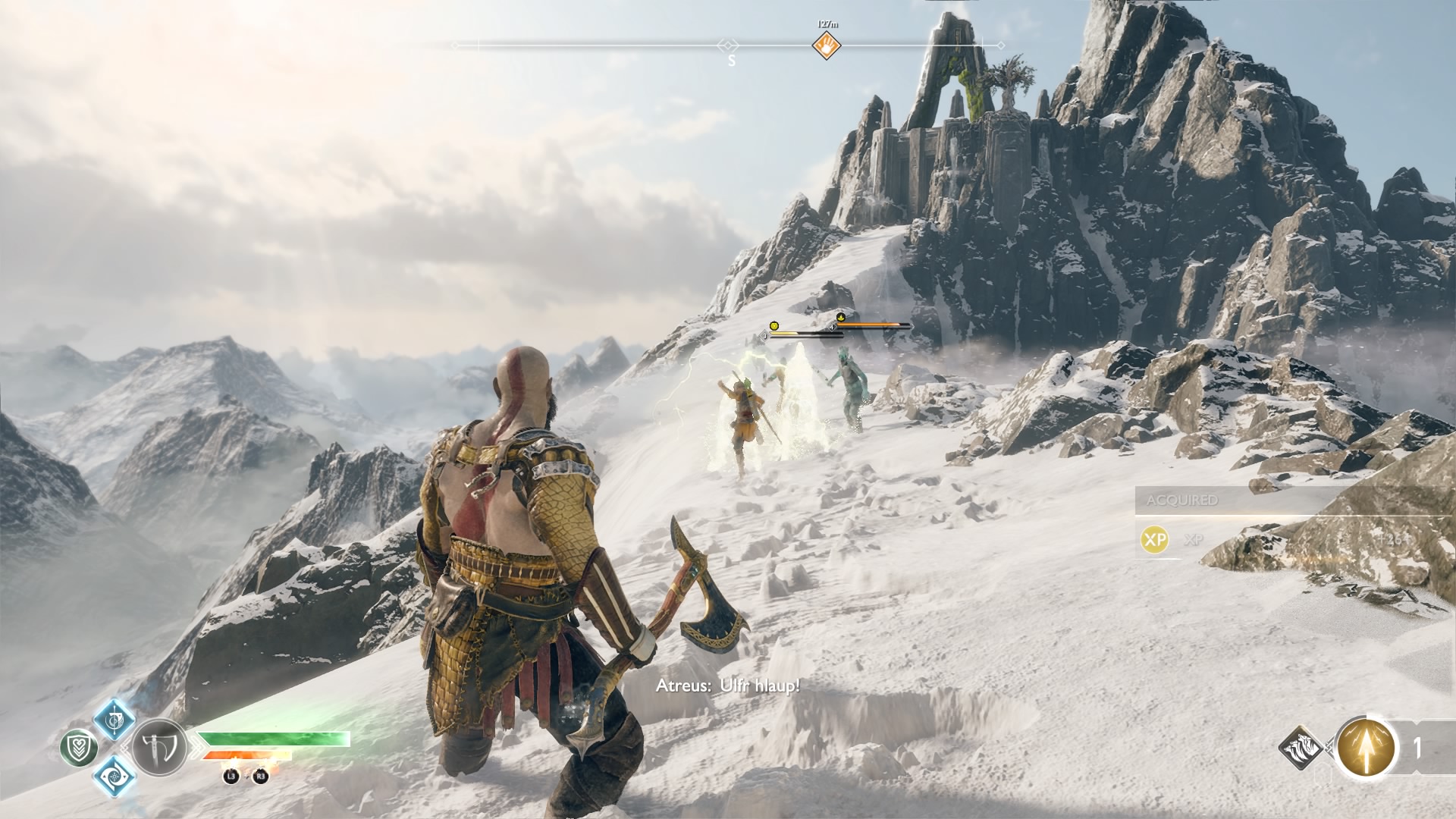Viewport: 1456px width, 819px height.
Task: Trigger the wolf pack runic summon icon
Action: tap(1301, 748)
